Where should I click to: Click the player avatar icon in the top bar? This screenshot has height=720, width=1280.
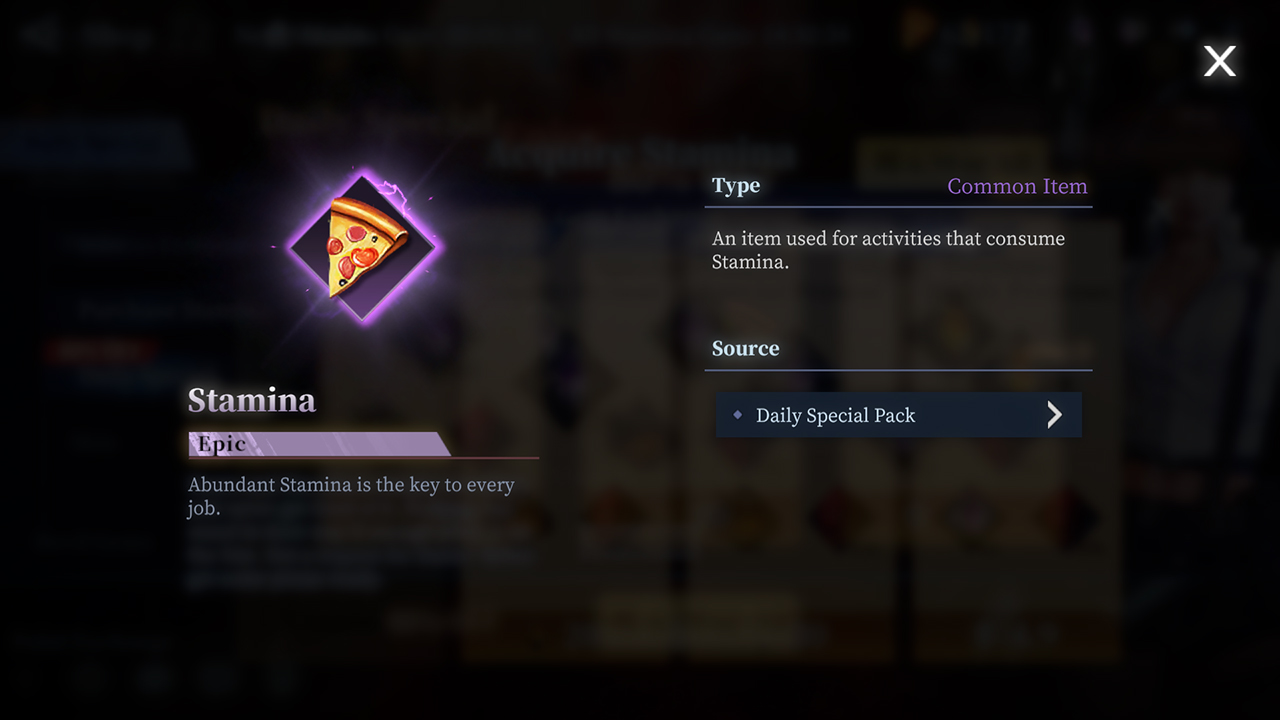(1080, 33)
